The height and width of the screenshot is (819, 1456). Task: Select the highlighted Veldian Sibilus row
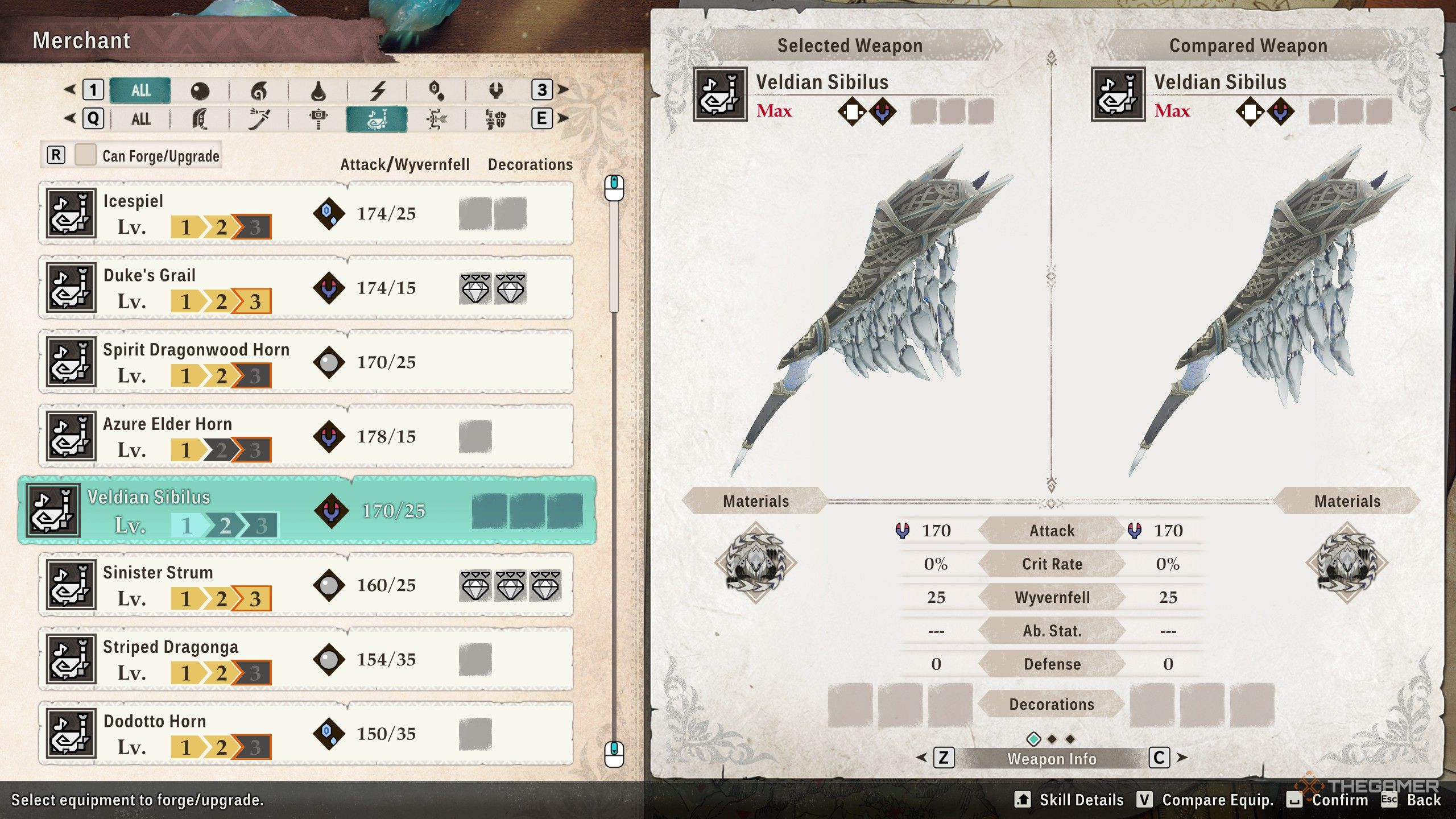pyautogui.click(x=307, y=511)
